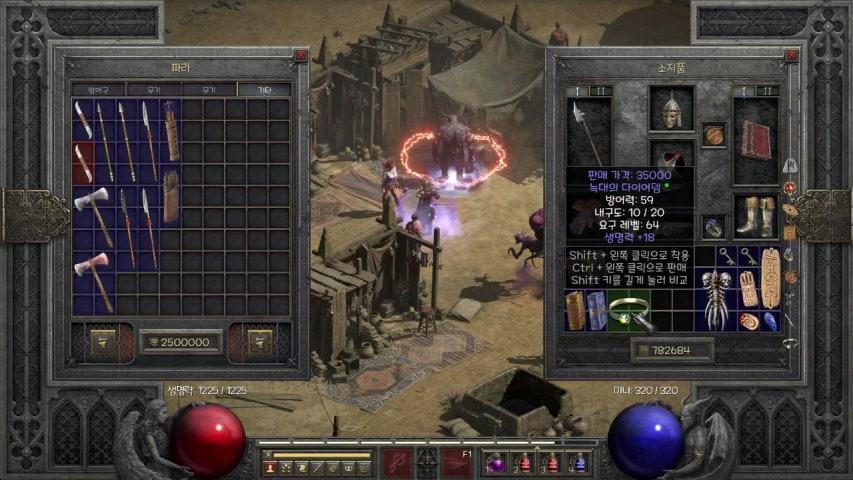Open the left-click skill selector
This screenshot has height=480, width=853.
pos(396,464)
